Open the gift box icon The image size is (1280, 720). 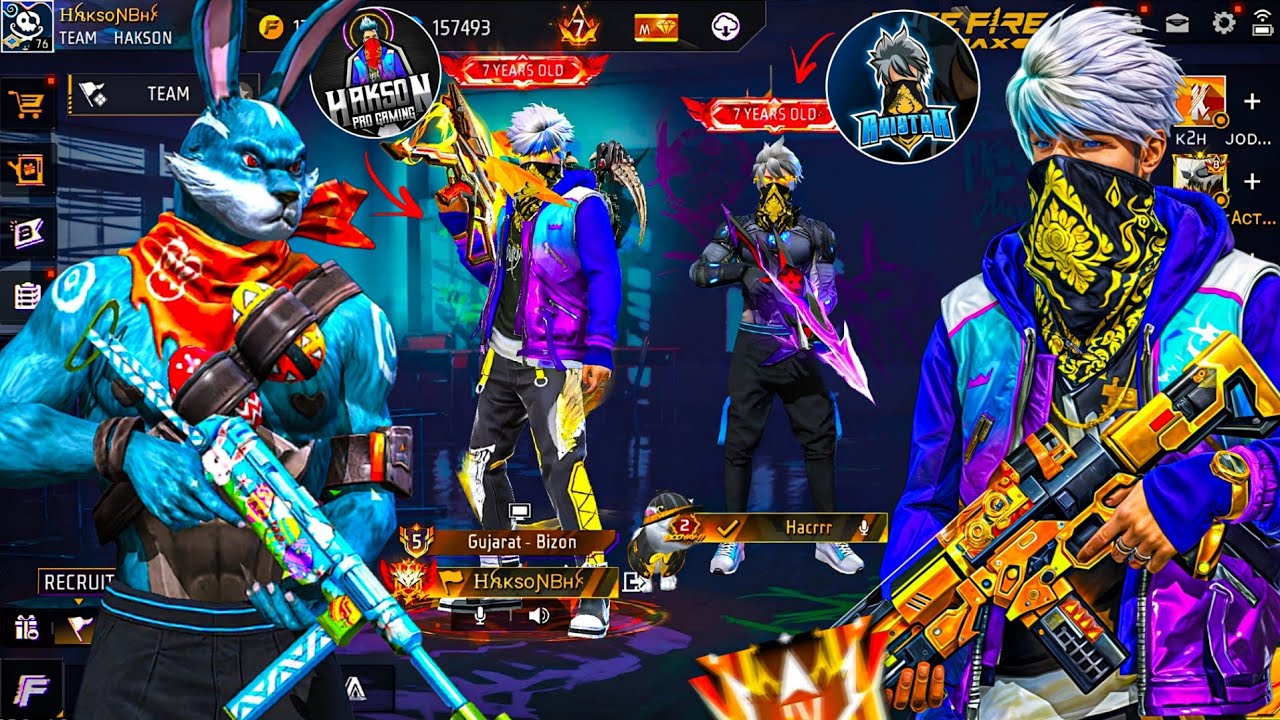[25, 627]
